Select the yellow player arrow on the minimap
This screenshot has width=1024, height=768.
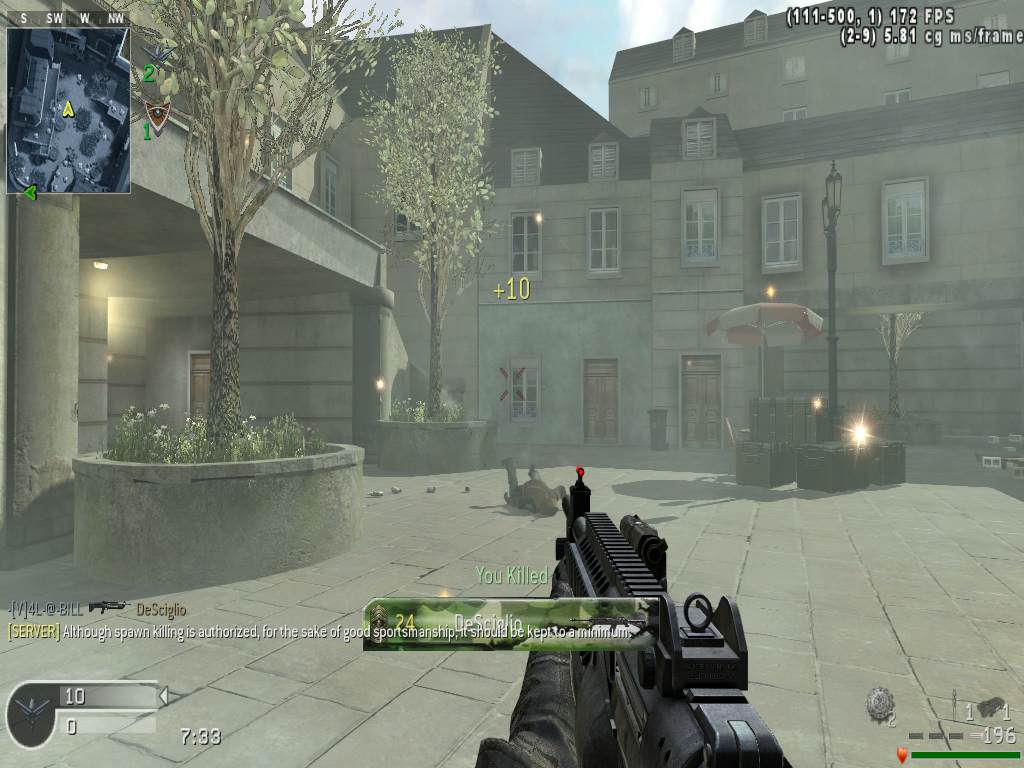click(x=68, y=109)
